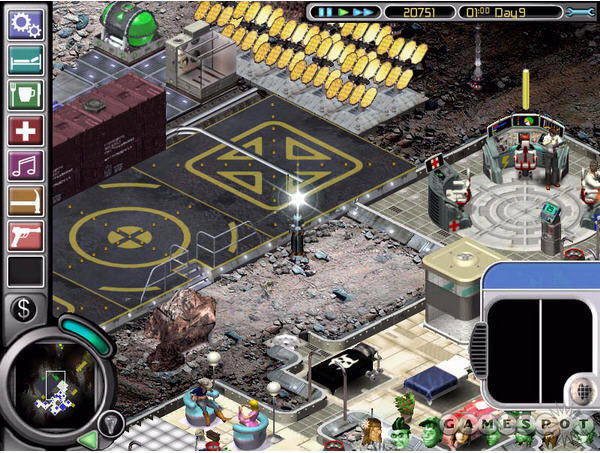Select the bed build category
The width and height of the screenshot is (600, 453).
25,60
